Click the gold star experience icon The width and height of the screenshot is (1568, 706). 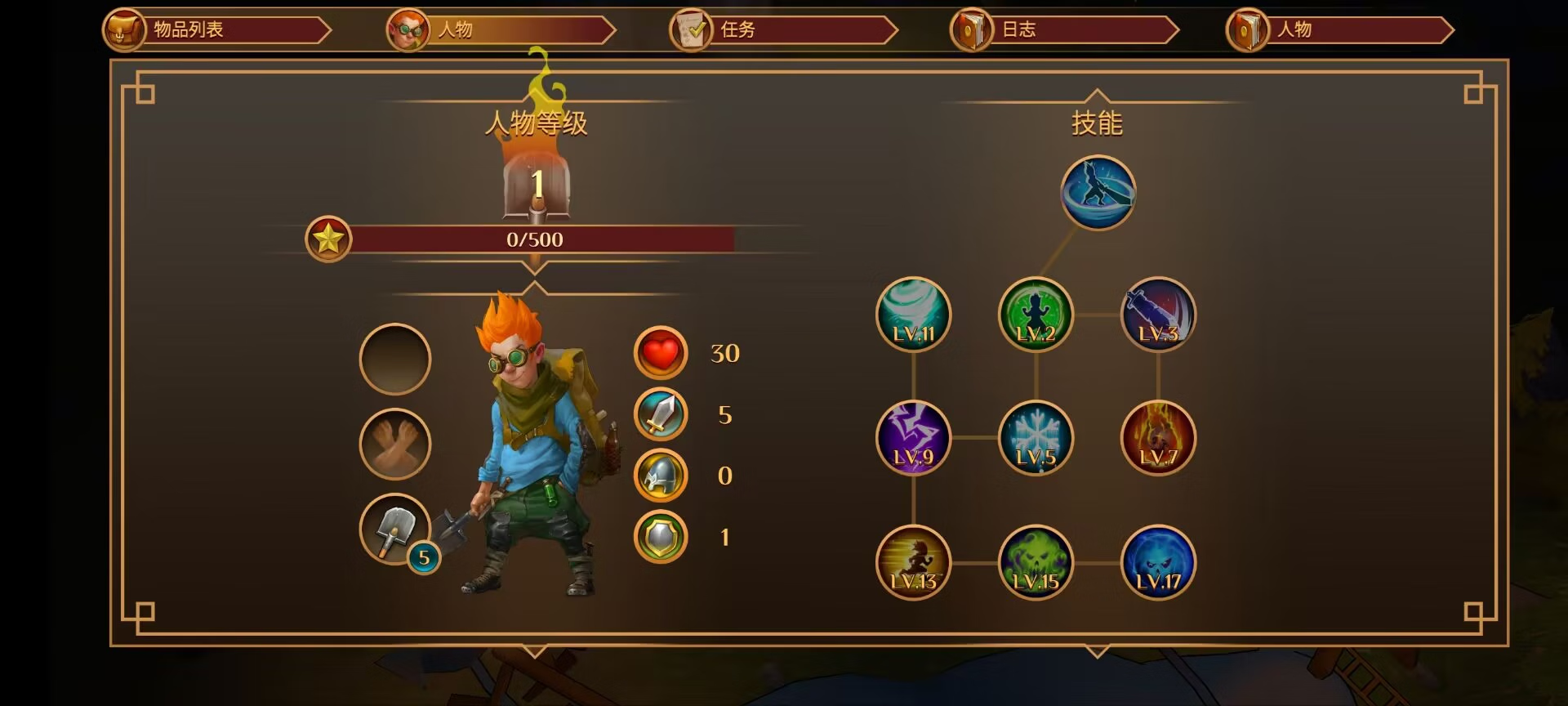point(328,239)
